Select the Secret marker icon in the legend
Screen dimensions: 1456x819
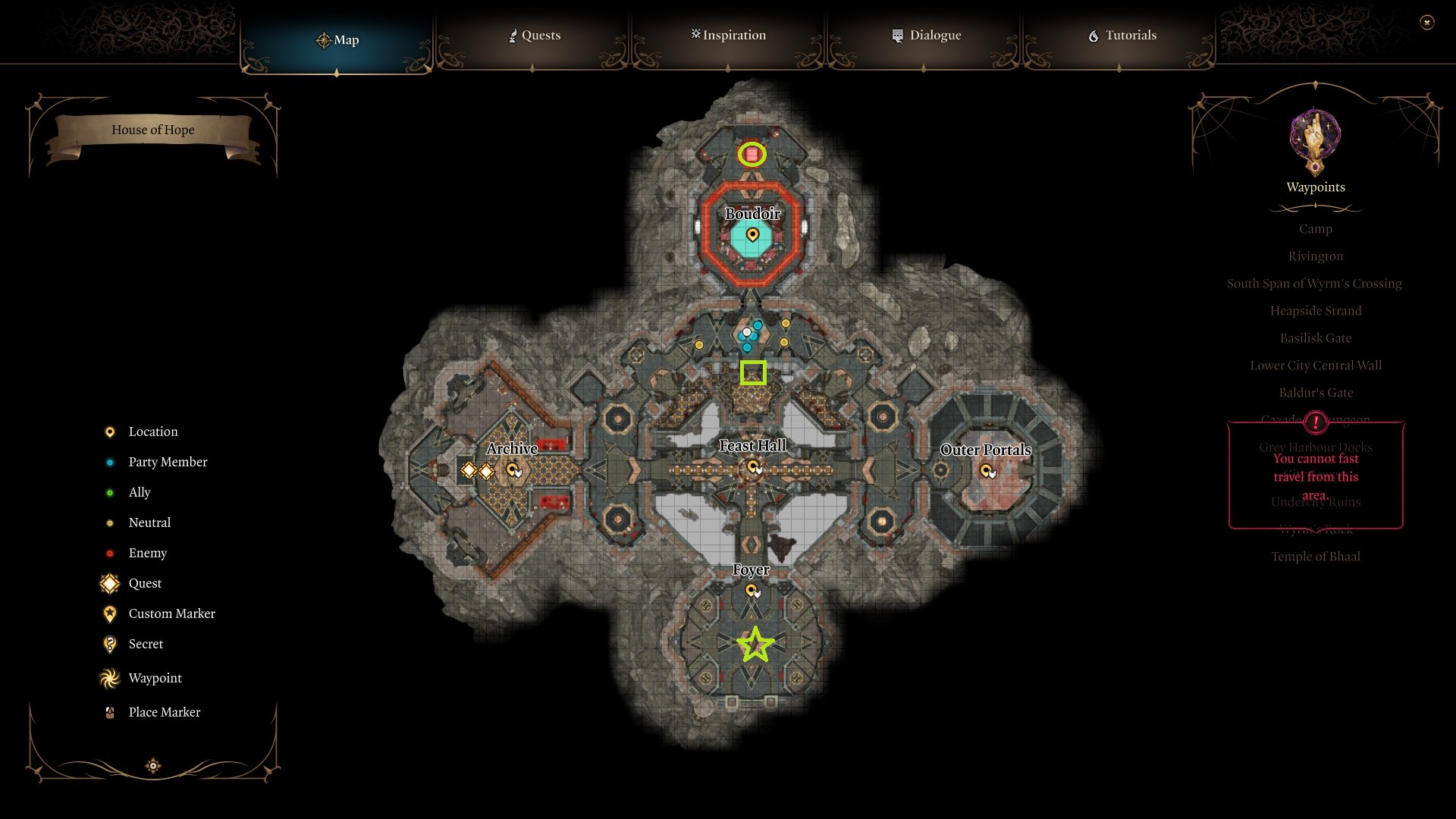pos(108,644)
